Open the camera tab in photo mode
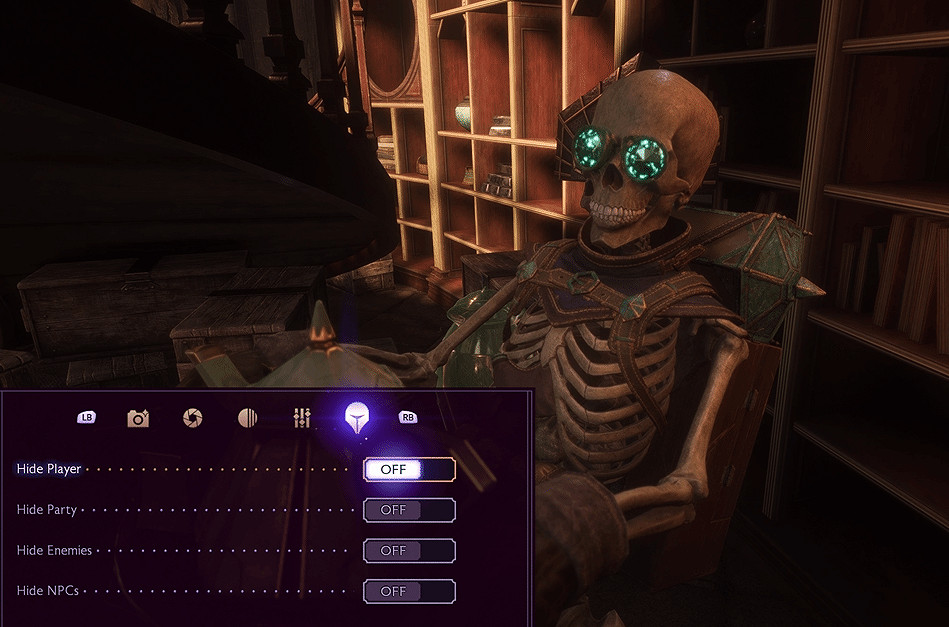Viewport: 949px width, 627px height. coord(138,418)
